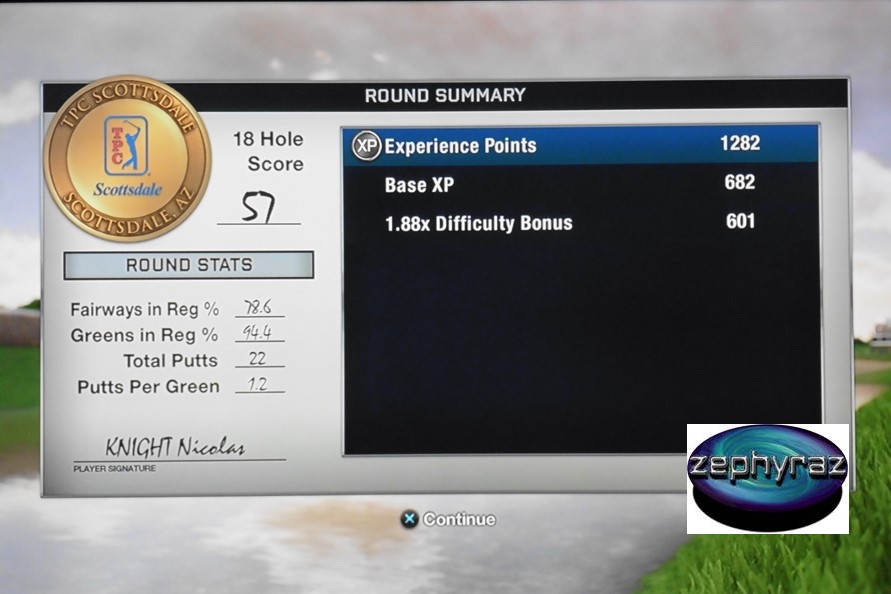Select the 1.88x Difficulty Bonus row
Viewport: 891px width, 594px height.
click(x=580, y=222)
